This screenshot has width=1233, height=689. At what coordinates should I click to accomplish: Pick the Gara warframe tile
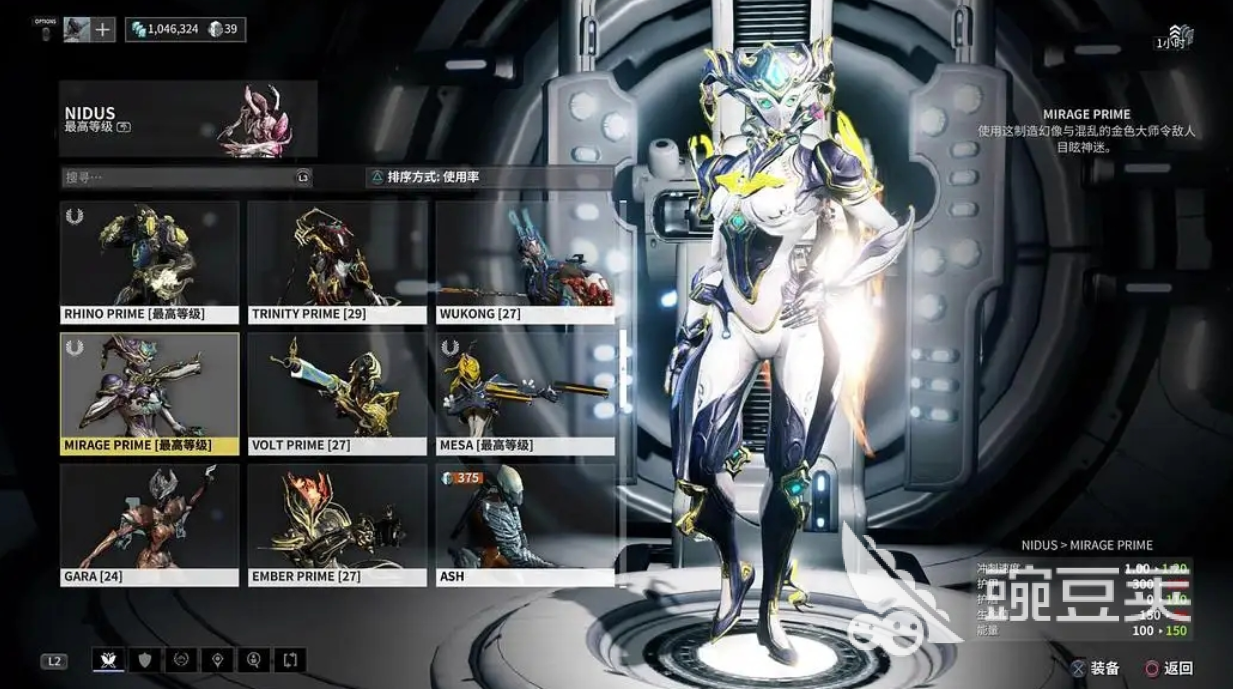coord(150,524)
